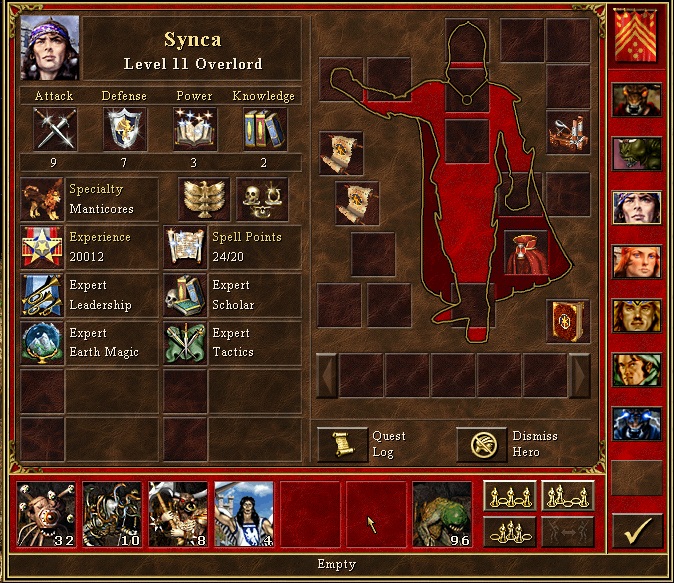The height and width of the screenshot is (583, 674).
Task: Click the backpack's right scroll arrow
Action: (579, 375)
